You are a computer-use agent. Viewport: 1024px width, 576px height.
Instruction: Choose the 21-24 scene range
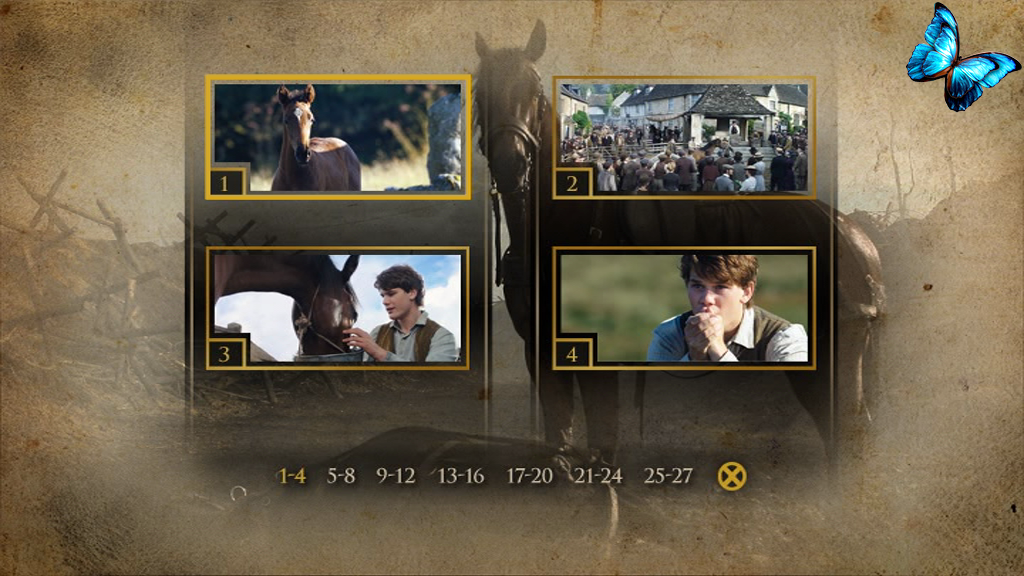598,476
